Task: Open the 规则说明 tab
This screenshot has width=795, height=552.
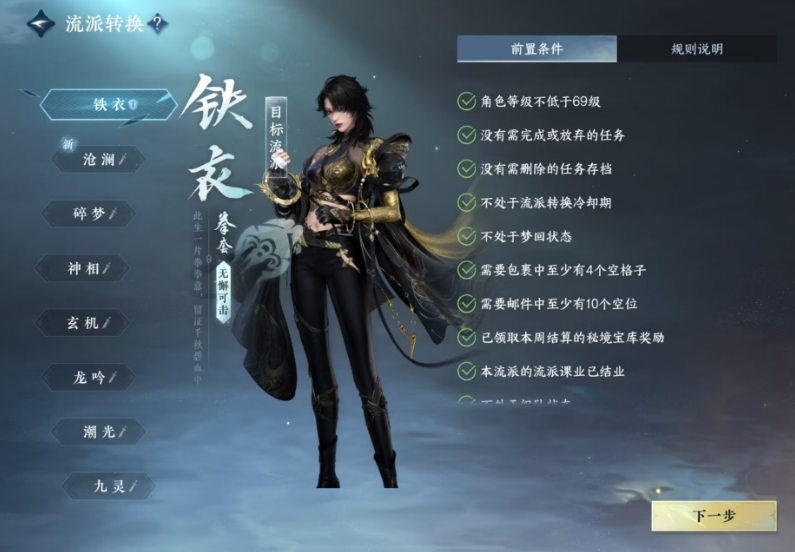Action: [x=697, y=49]
